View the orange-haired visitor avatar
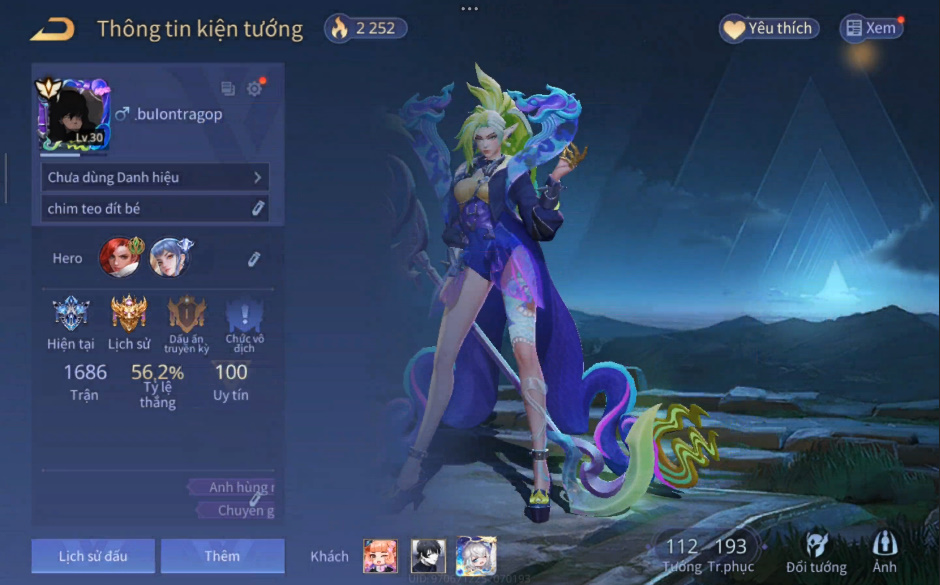 [380, 556]
